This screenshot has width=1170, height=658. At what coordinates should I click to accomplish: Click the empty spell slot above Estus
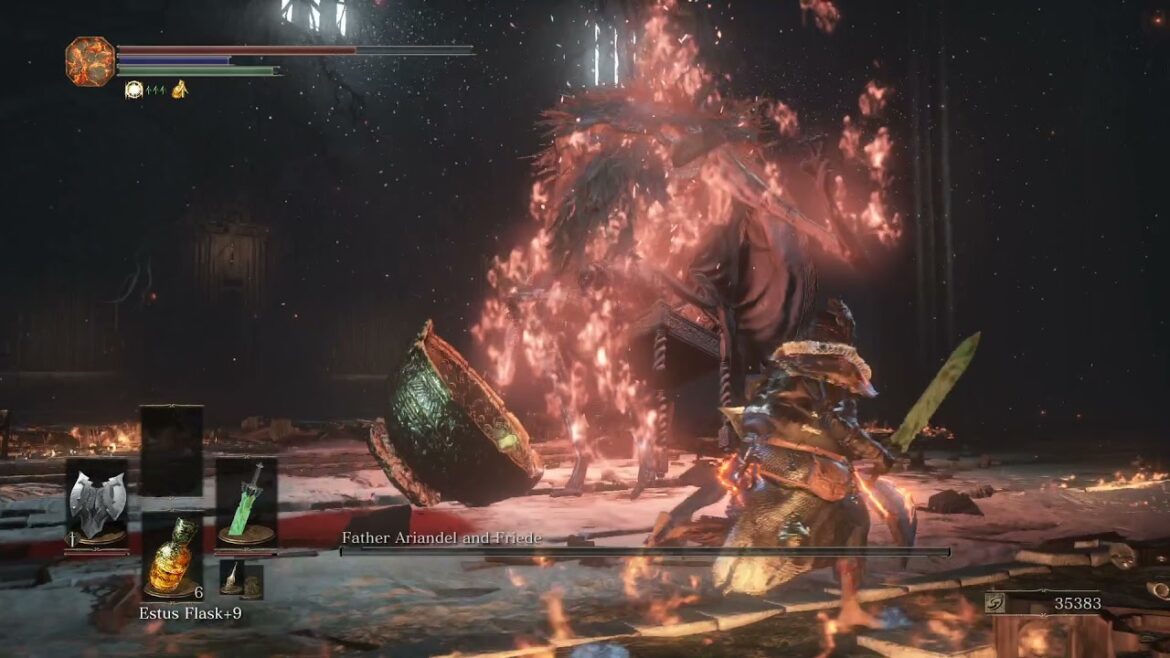(x=171, y=450)
